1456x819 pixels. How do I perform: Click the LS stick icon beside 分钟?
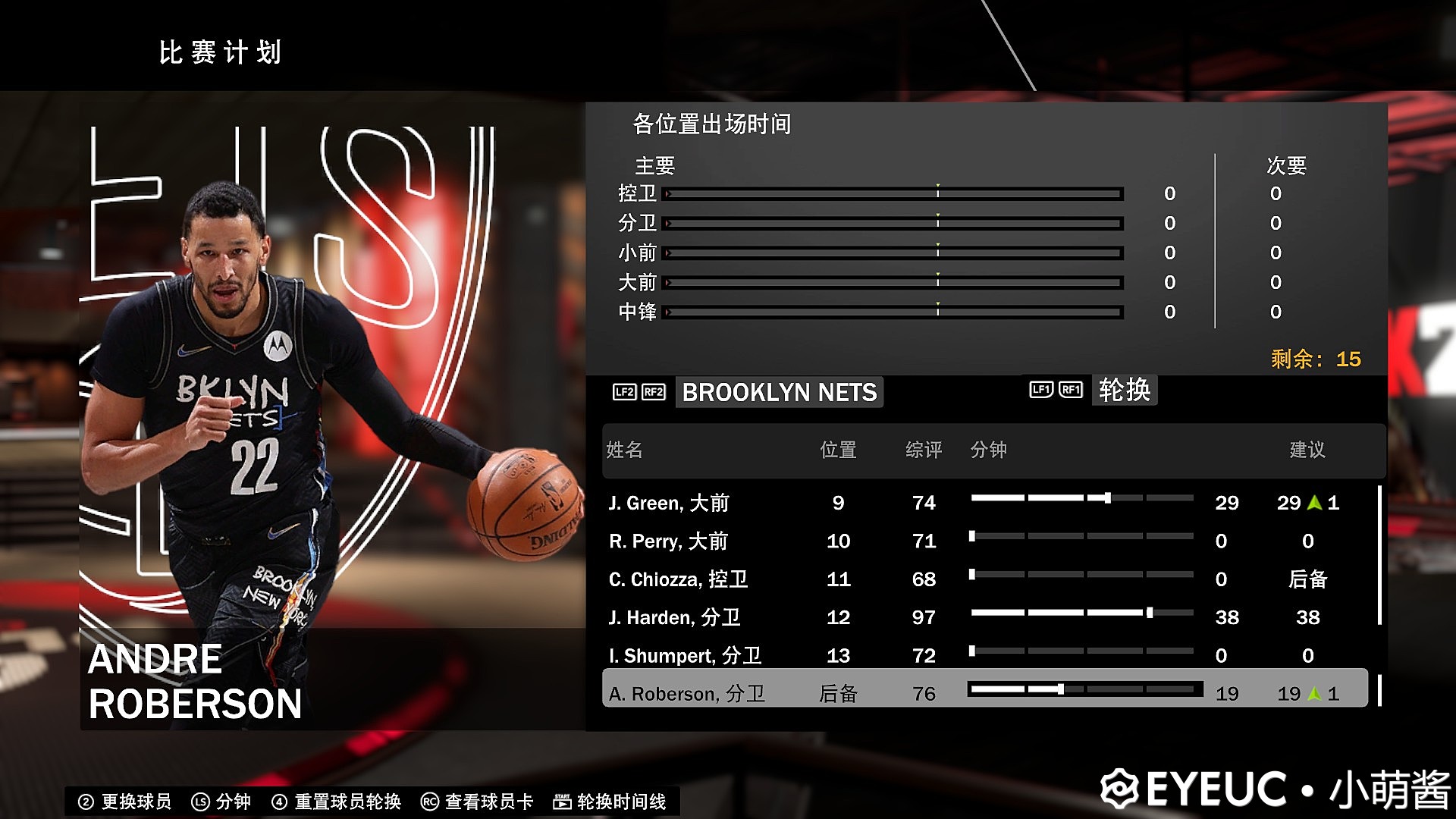(199, 800)
